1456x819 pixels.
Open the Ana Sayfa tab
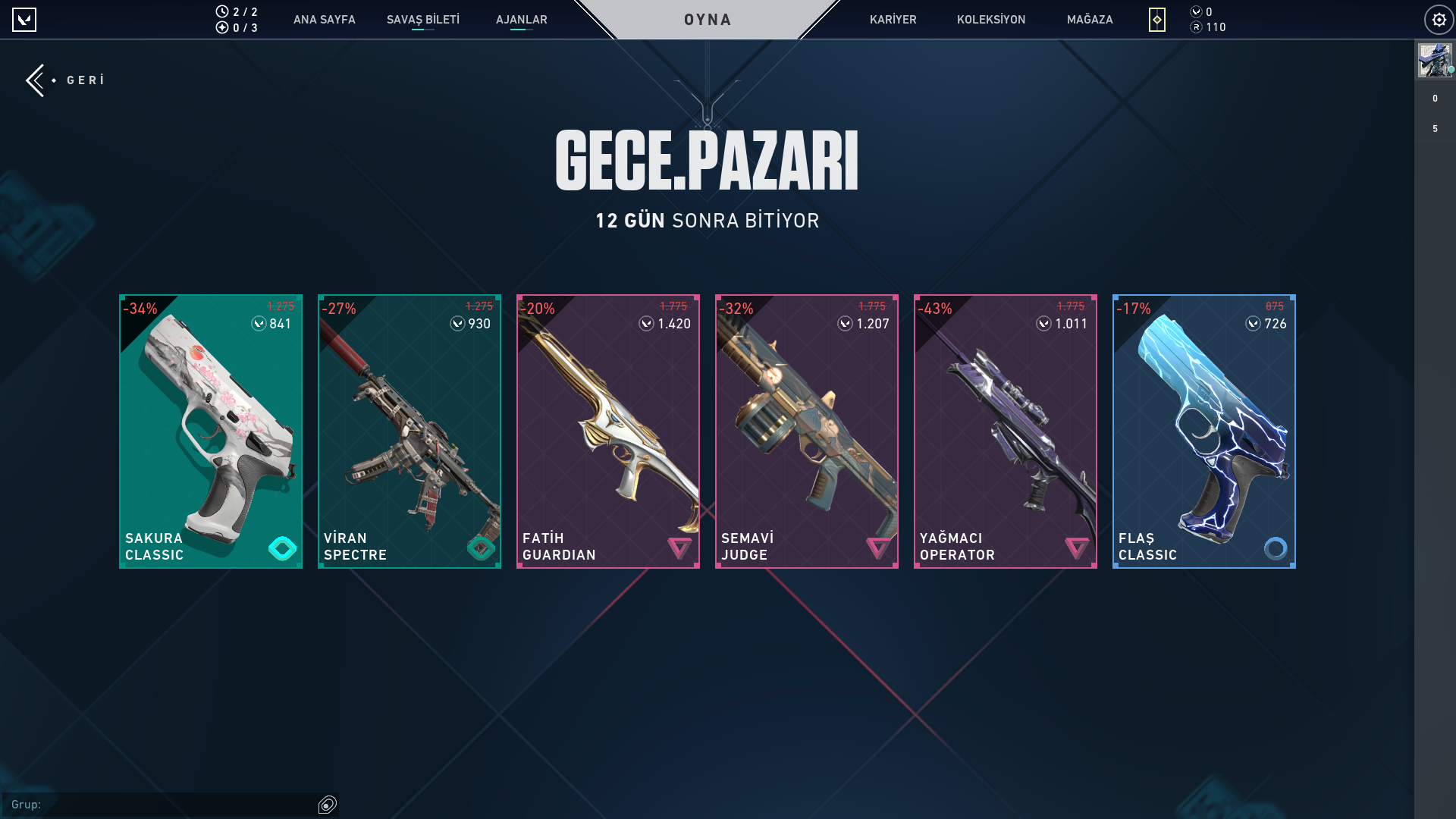(x=324, y=20)
